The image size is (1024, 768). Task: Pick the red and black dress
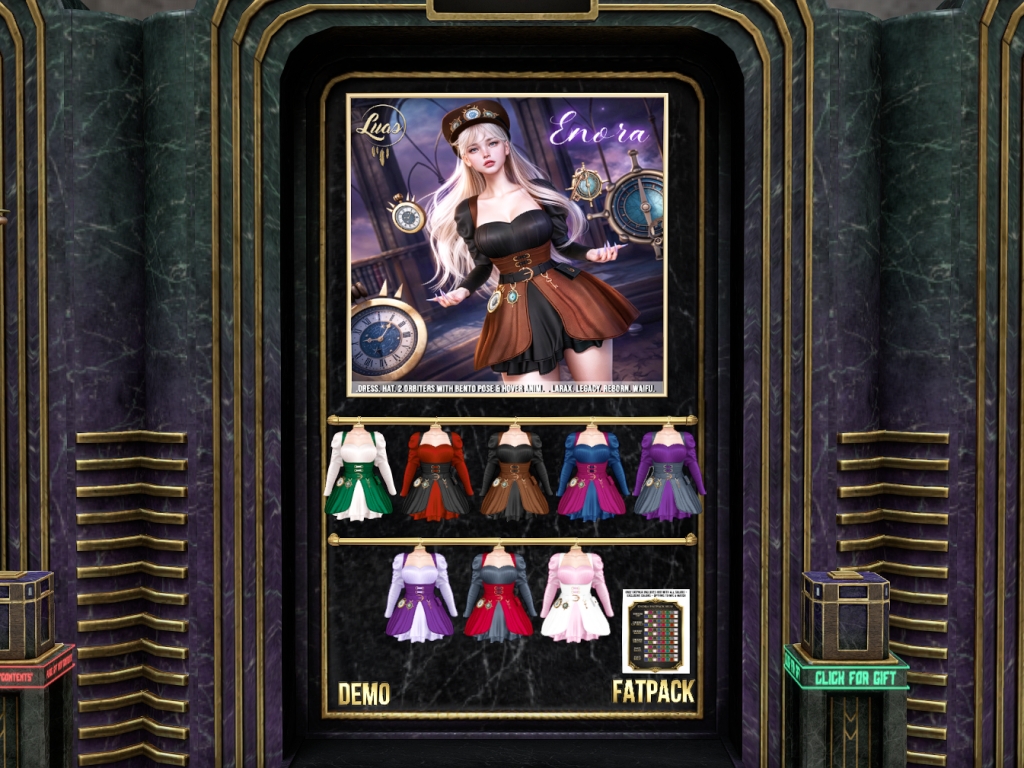(436, 473)
